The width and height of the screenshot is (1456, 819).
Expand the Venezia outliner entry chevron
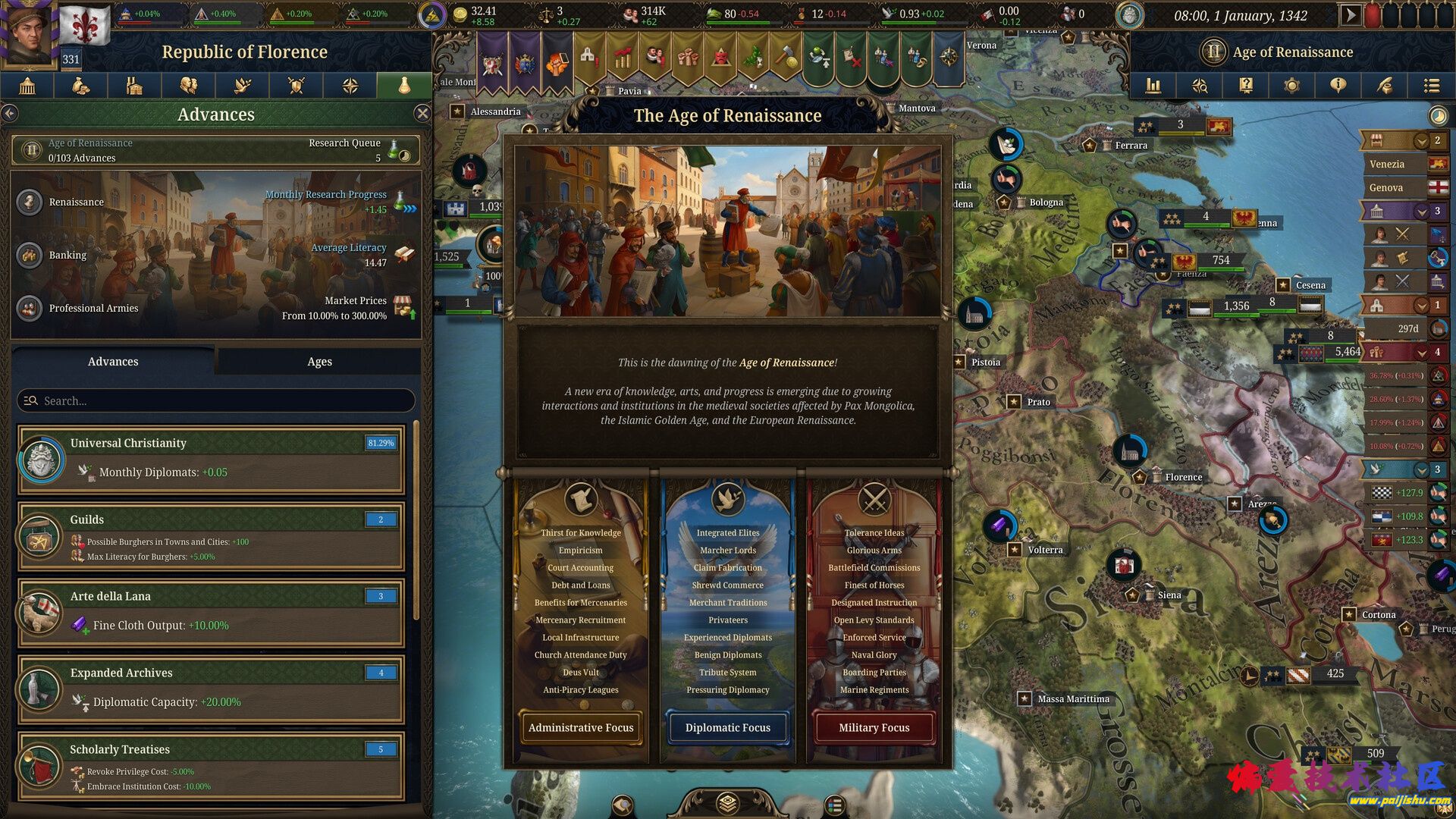pos(1422,142)
